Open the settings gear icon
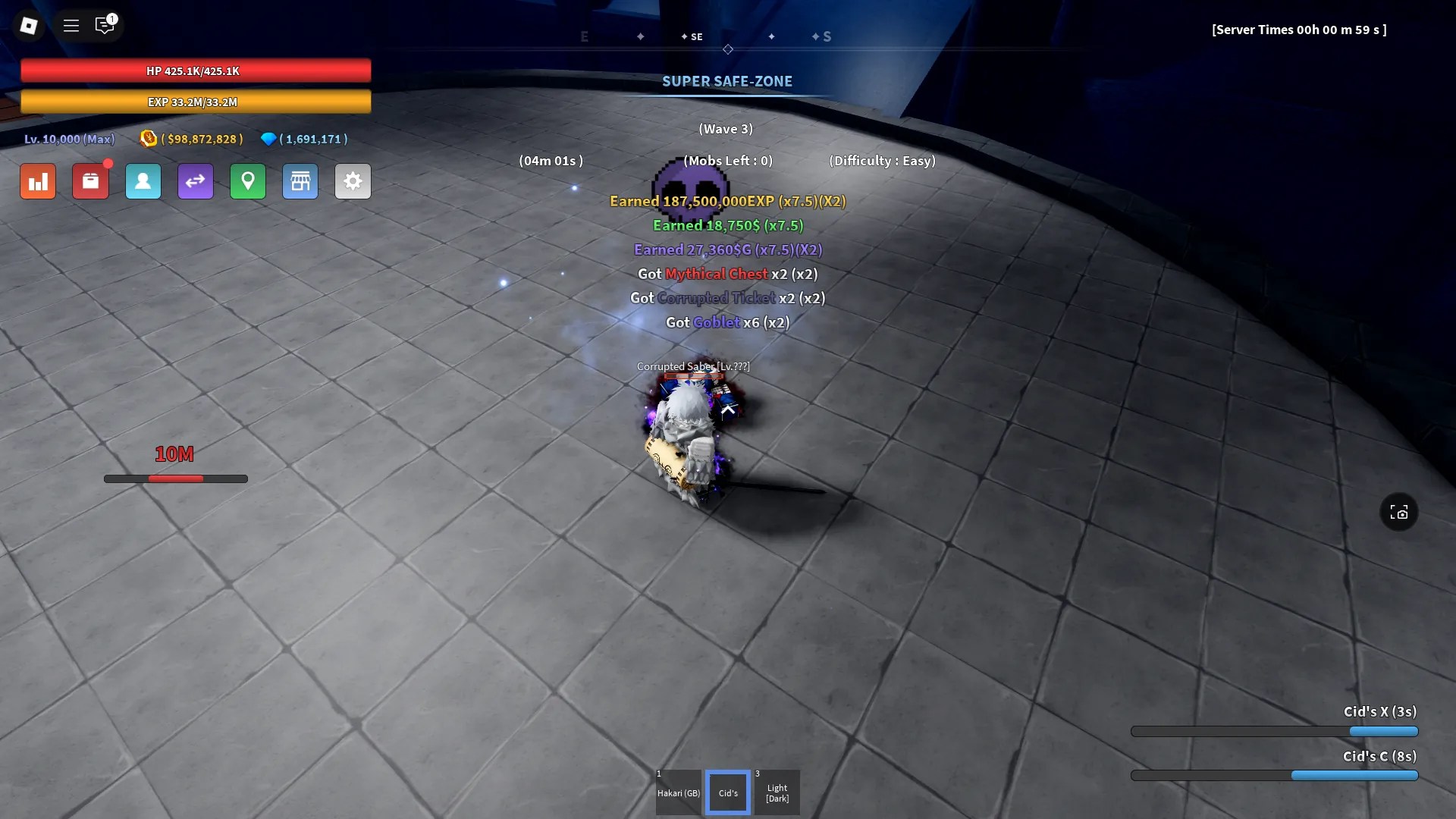 coord(353,181)
